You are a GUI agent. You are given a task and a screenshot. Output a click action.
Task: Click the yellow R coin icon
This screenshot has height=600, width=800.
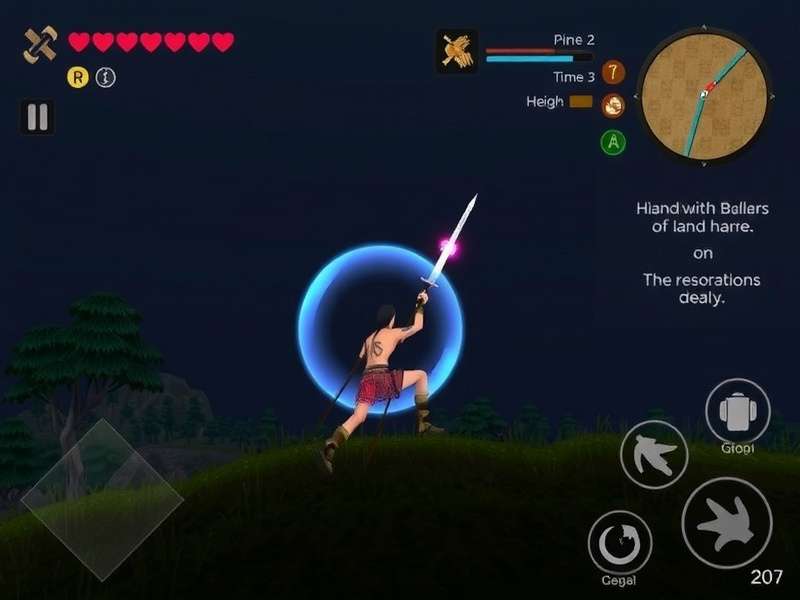77,76
